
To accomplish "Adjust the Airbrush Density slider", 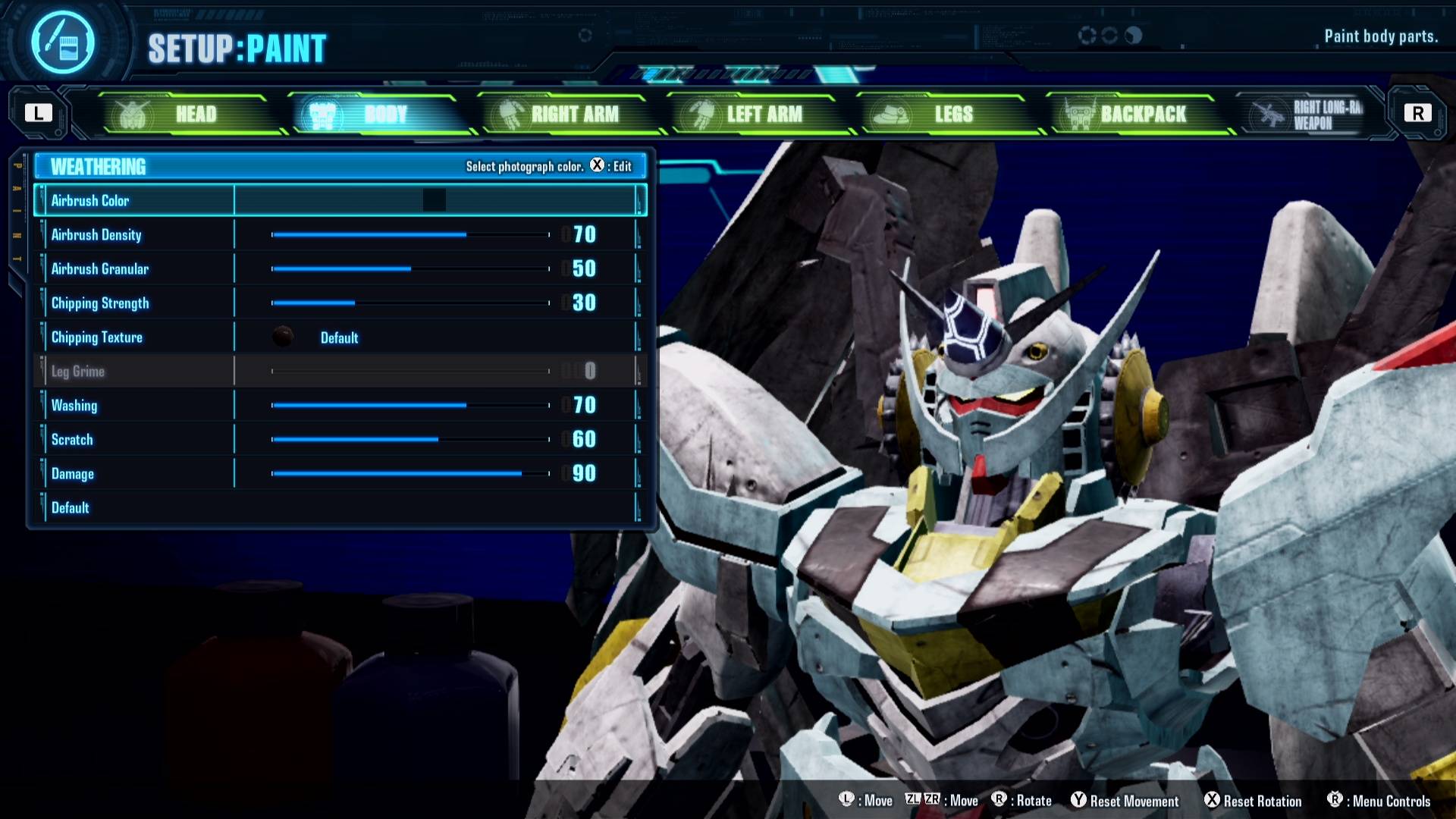I will 409,235.
